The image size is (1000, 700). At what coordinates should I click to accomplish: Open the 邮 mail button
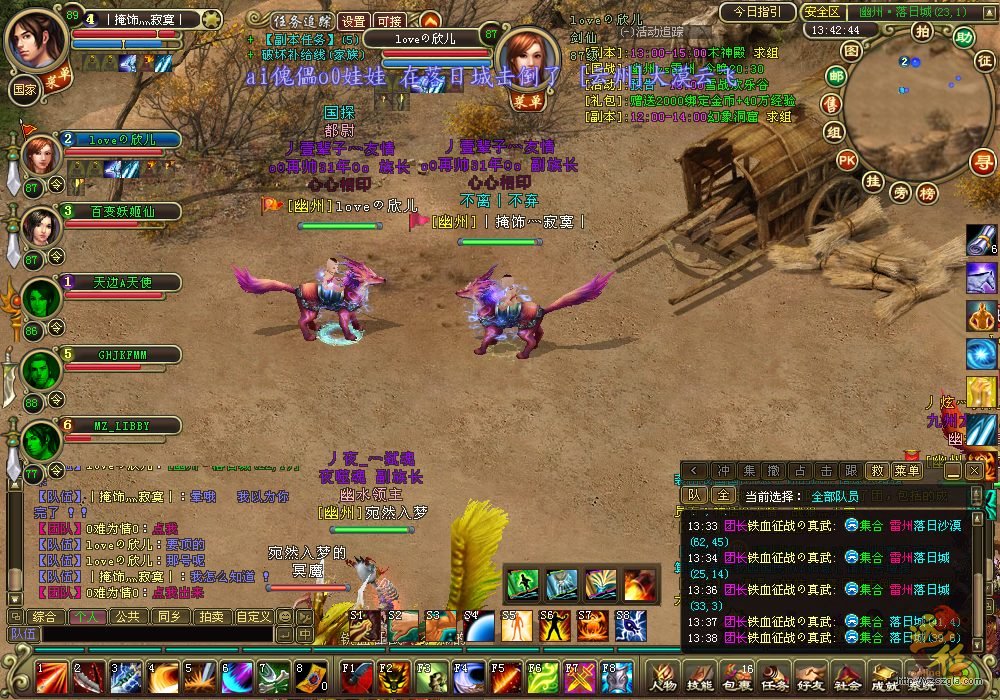[835, 77]
